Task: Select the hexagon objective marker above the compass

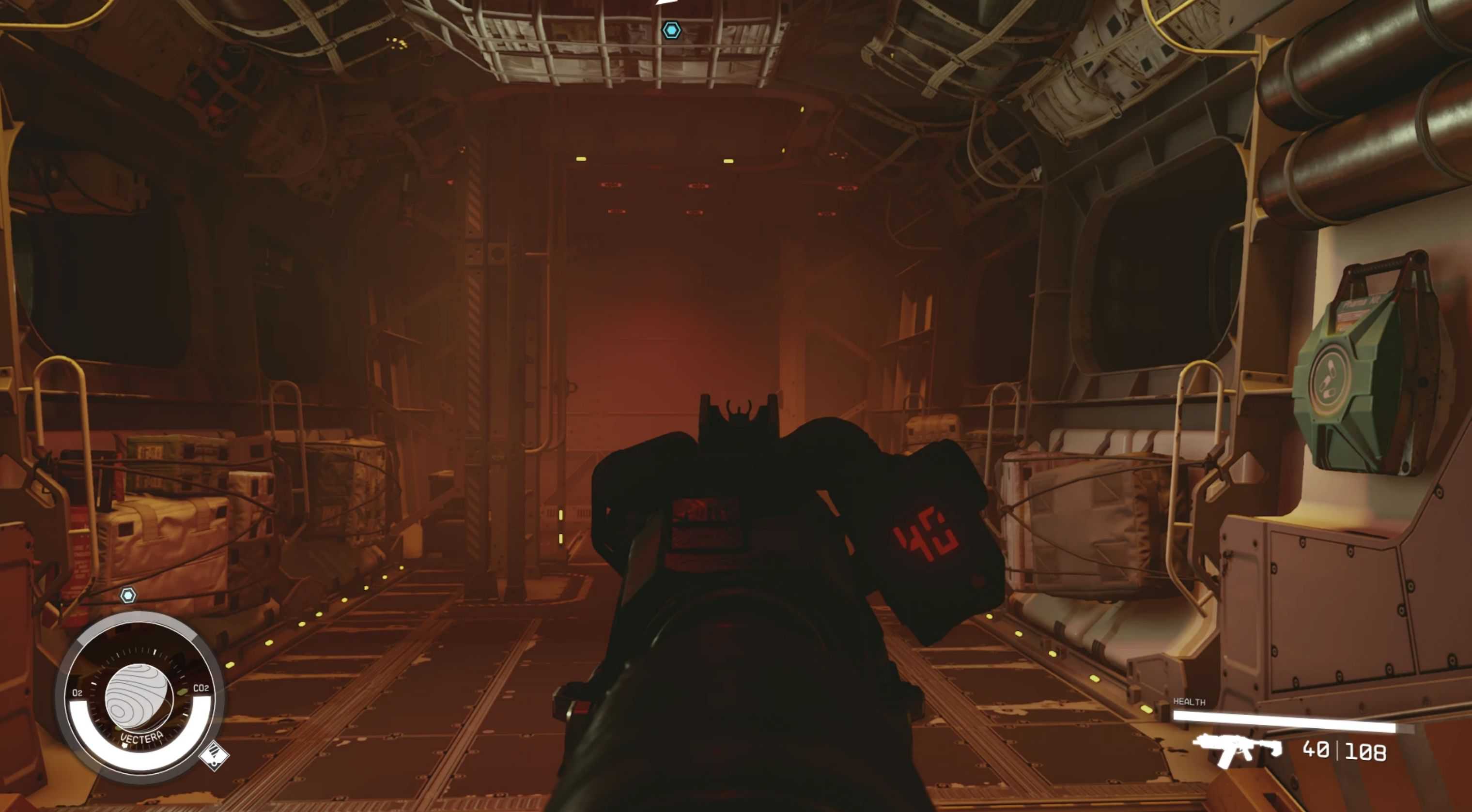Action: [x=128, y=596]
